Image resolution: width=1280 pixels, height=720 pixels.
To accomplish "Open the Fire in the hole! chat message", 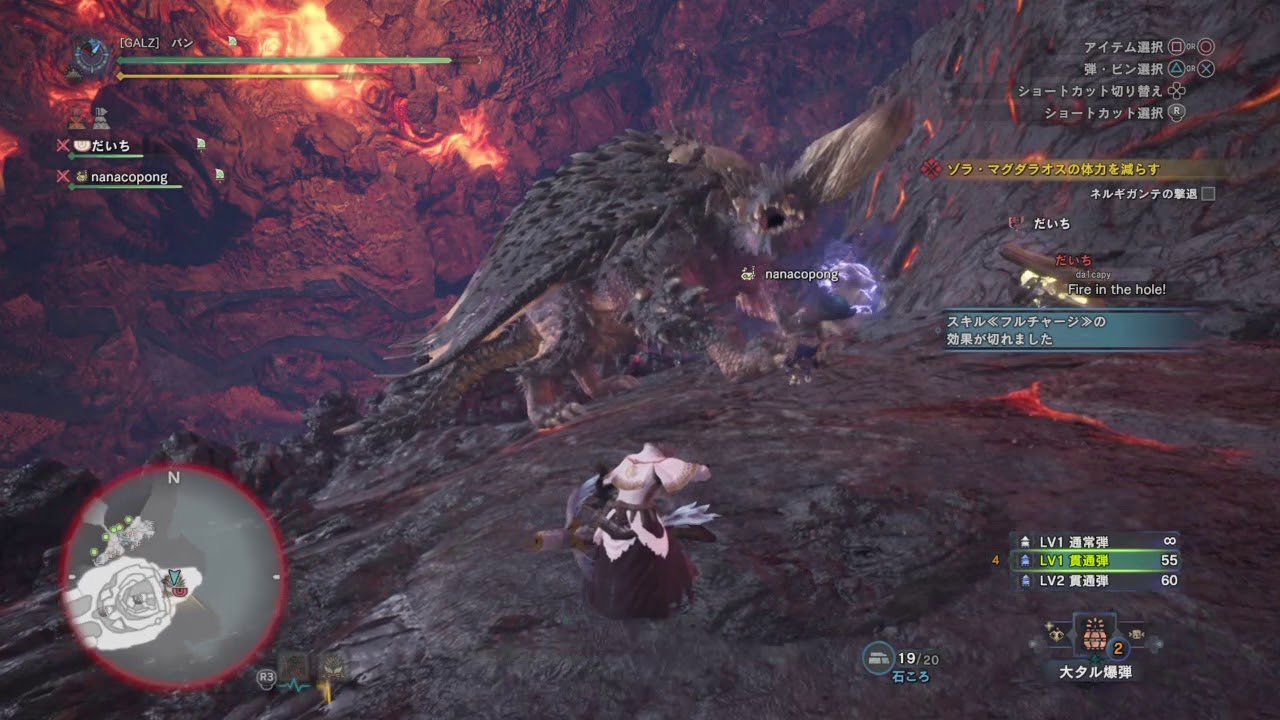I will [1116, 290].
